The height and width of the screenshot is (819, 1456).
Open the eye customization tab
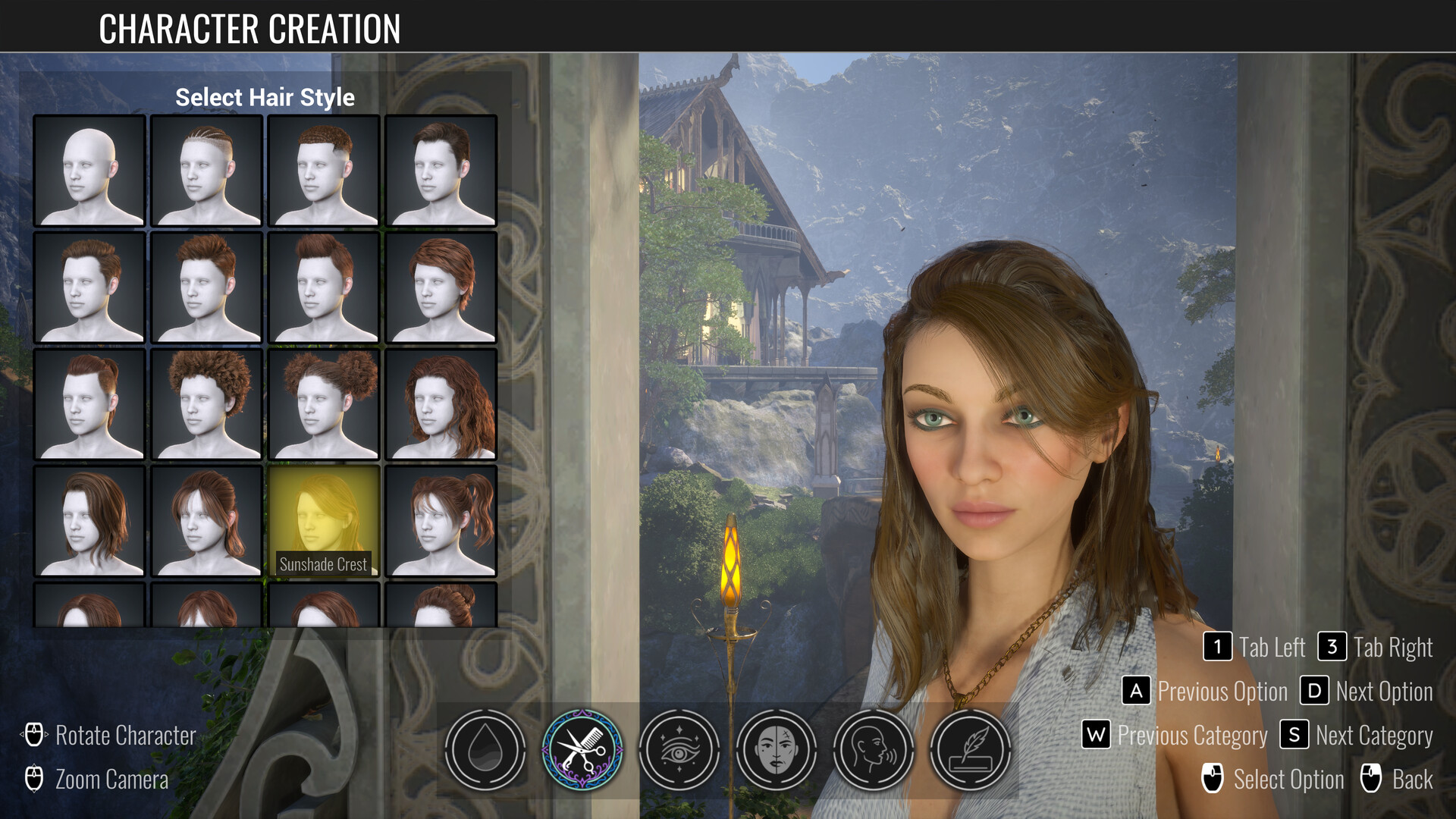pyautogui.click(x=679, y=750)
